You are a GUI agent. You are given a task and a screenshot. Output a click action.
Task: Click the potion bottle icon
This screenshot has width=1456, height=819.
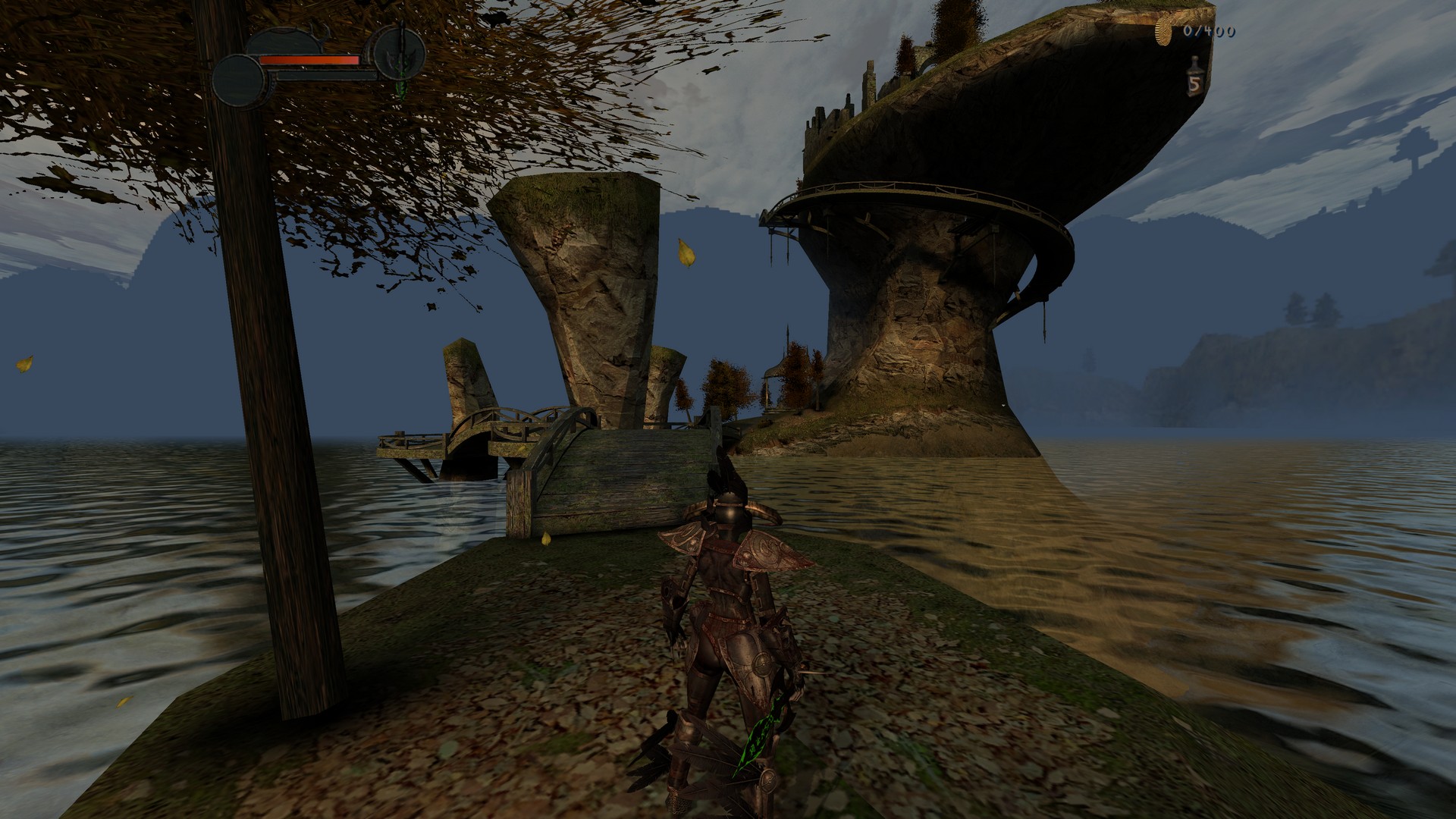pyautogui.click(x=1194, y=77)
